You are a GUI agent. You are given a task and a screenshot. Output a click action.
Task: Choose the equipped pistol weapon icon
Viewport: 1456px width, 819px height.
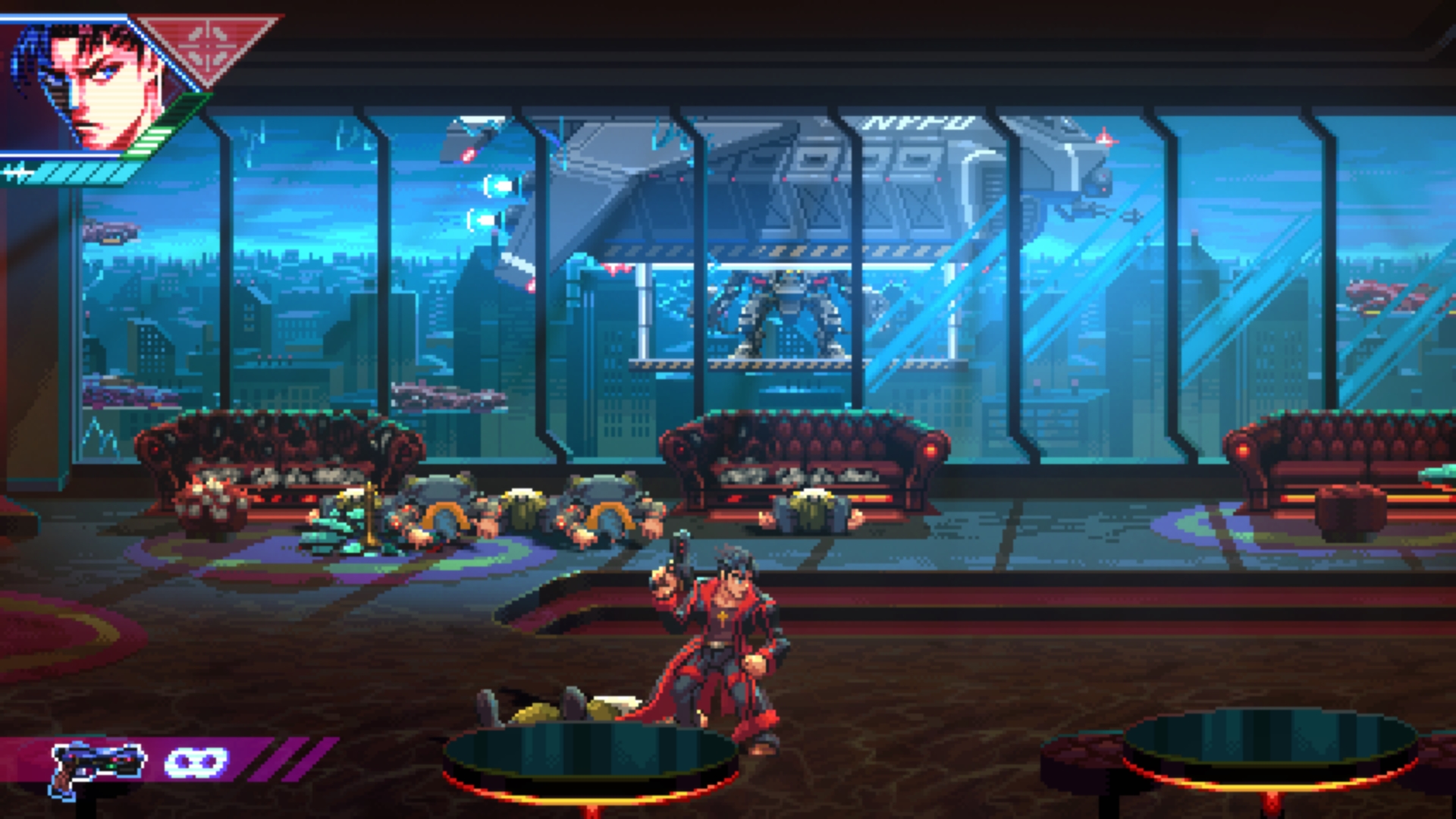click(x=97, y=766)
